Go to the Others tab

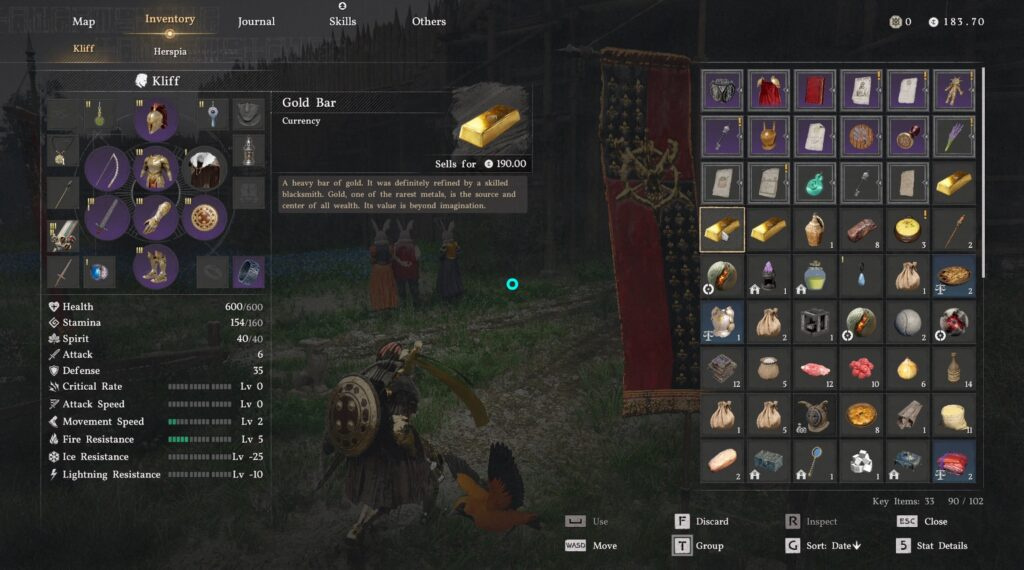pos(429,21)
